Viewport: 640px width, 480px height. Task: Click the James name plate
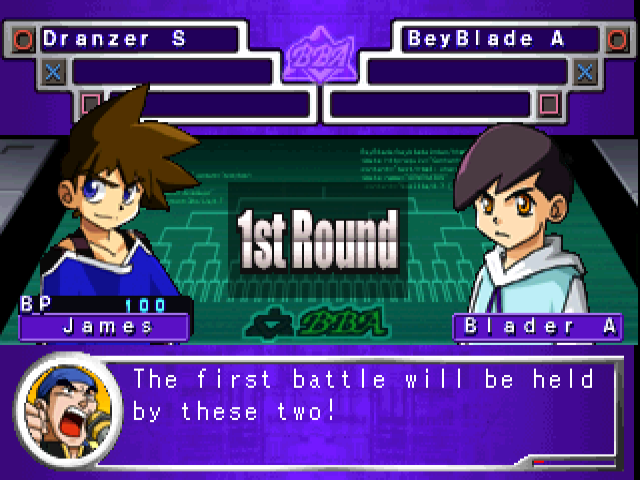click(106, 326)
